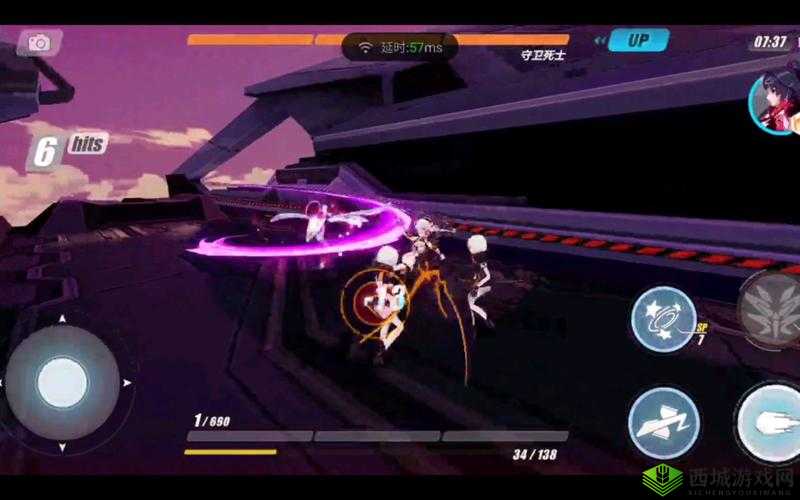Tap the virtual joystick center knob
Viewport: 800px width, 500px height.
62,382
